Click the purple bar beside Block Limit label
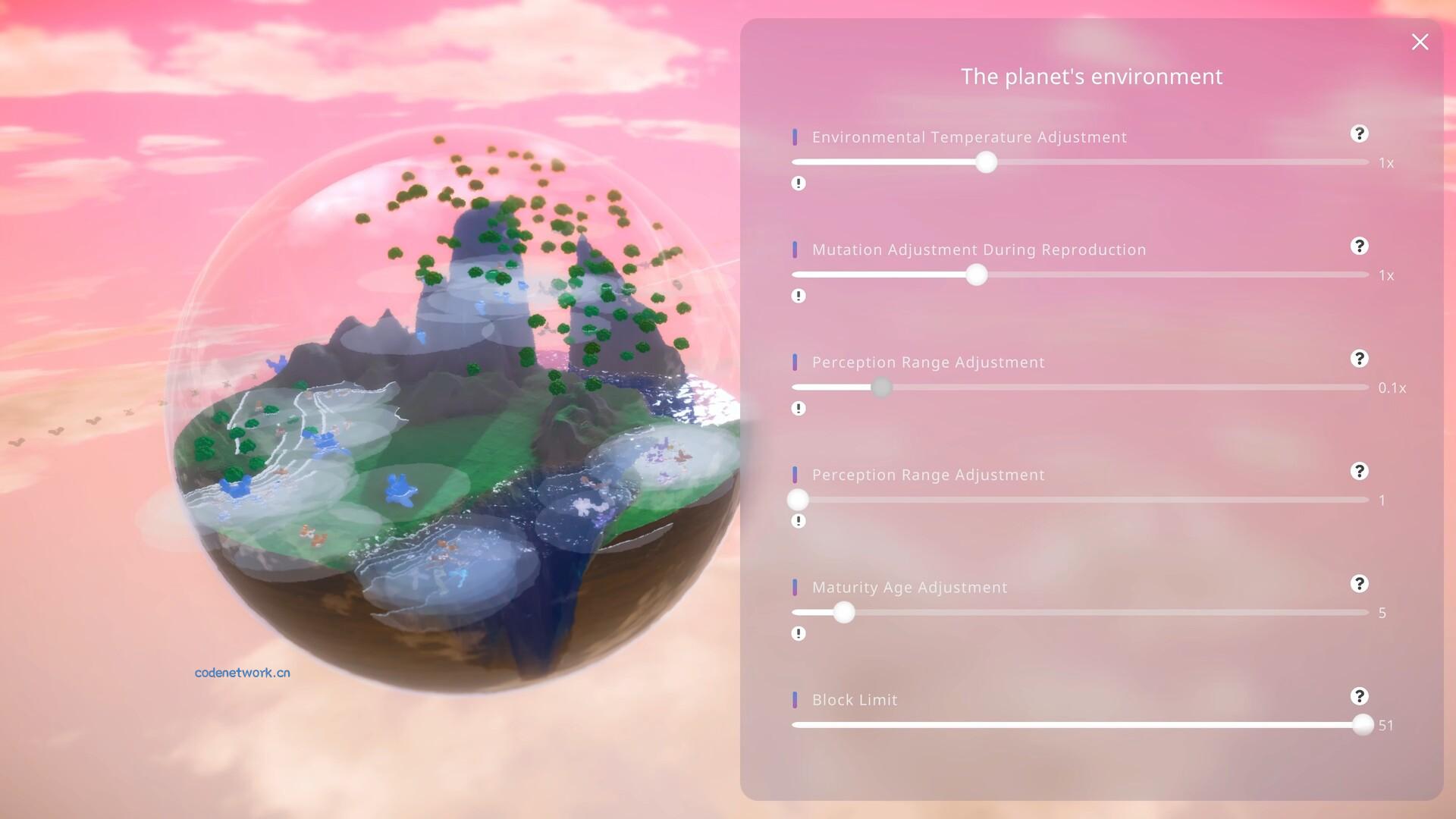The image size is (1456, 819). point(795,698)
